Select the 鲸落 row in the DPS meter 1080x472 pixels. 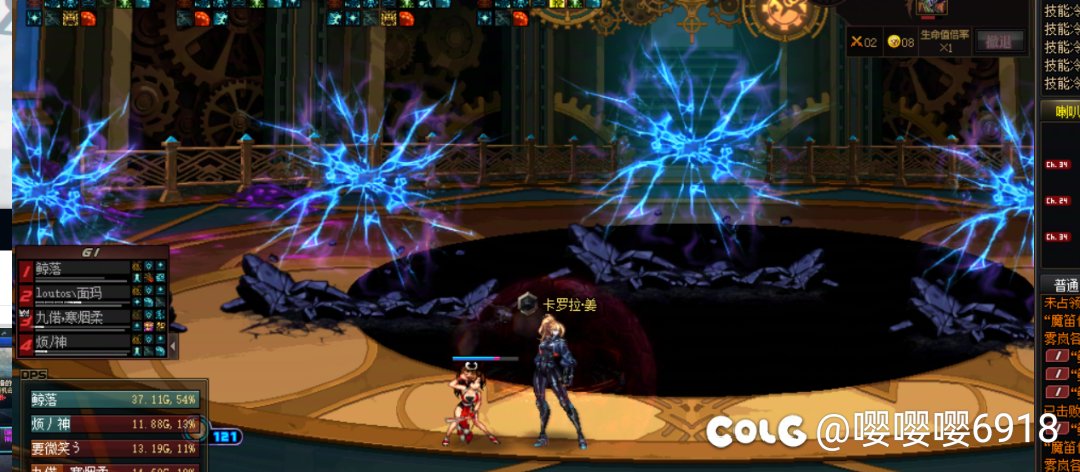(112, 400)
